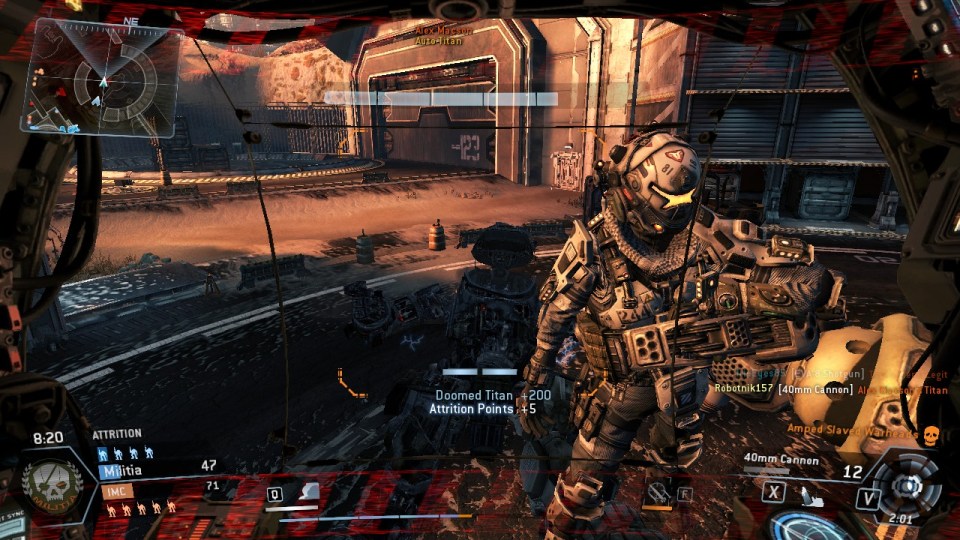Activate the tactical ability icon beside Q
Screen dimensions: 960x540
(309, 492)
